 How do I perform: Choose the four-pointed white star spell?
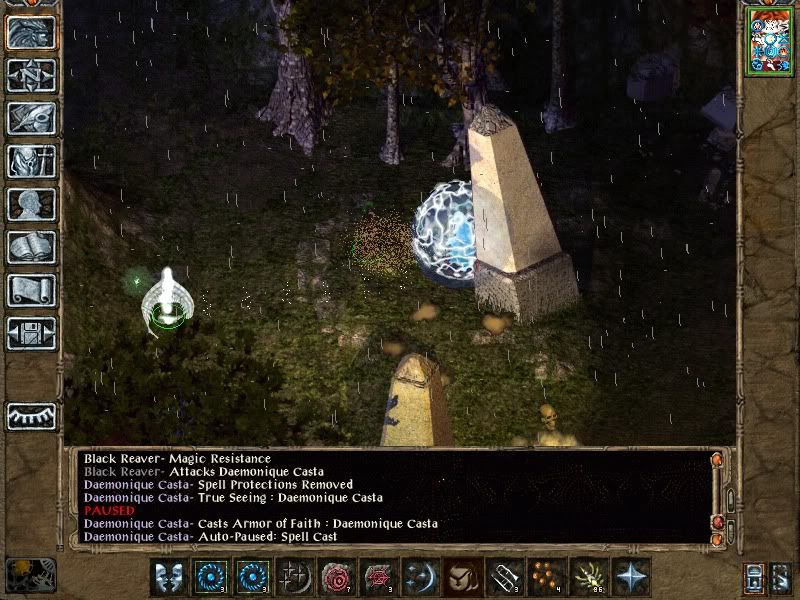(x=630, y=577)
